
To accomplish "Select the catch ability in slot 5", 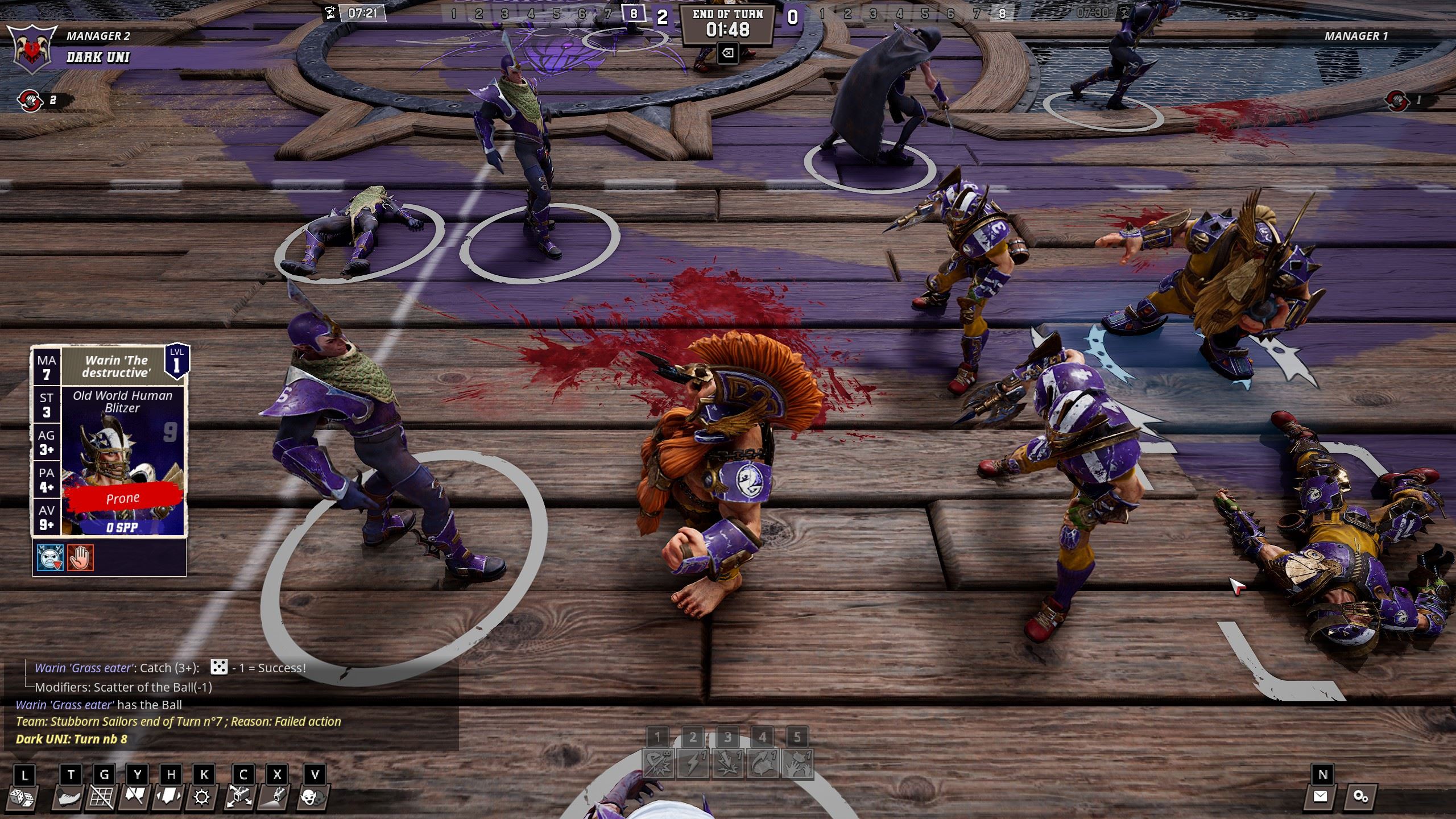I will tap(799, 762).
